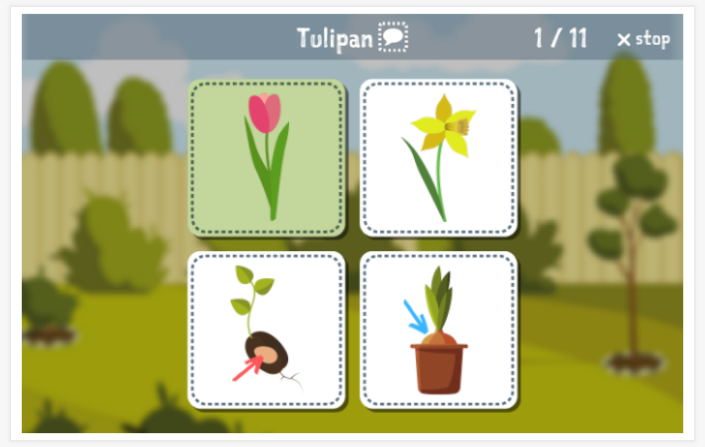Image resolution: width=705 pixels, height=447 pixels.
Task: Choose the yellow daffodil card
Action: click(438, 158)
